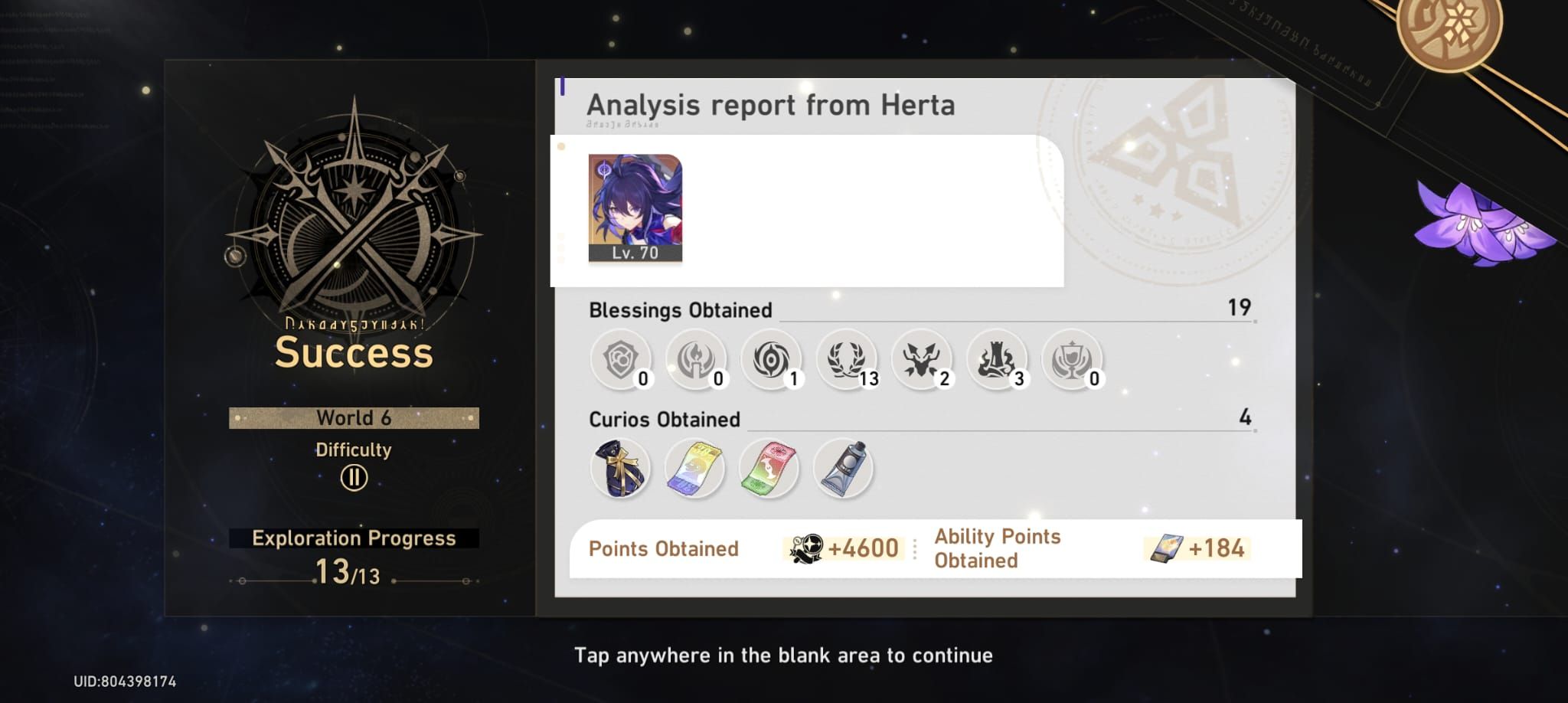This screenshot has width=1568, height=703.
Task: Click the trophy blessing icon on far right
Action: pos(1073,360)
